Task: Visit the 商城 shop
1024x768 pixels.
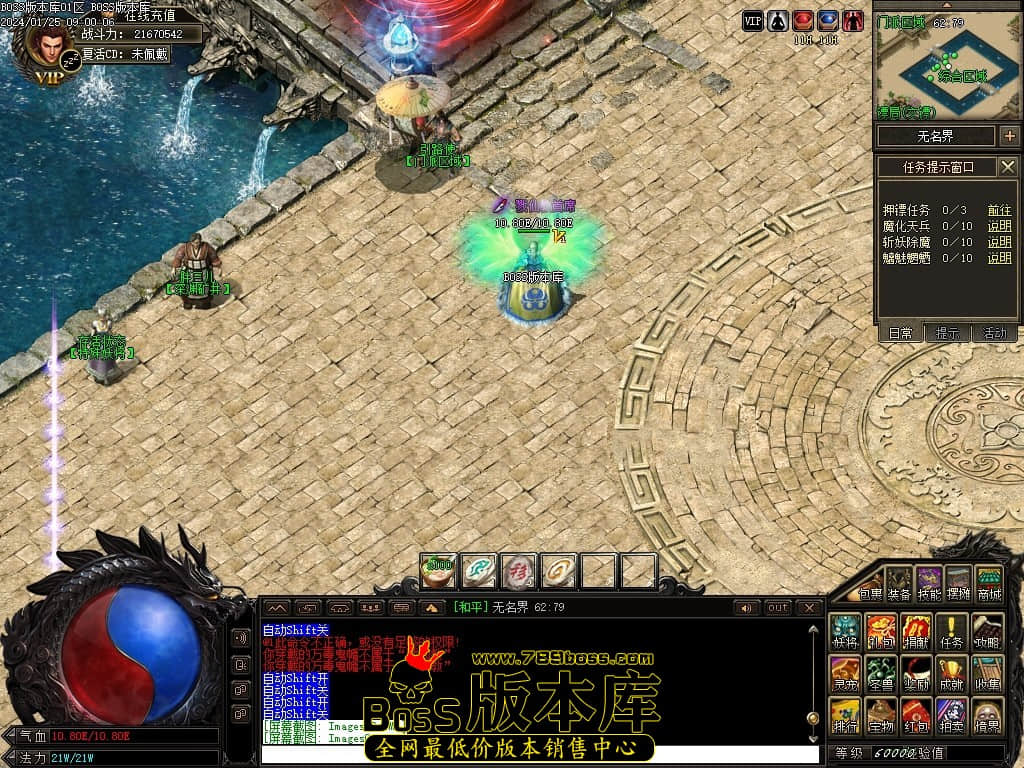Action: (989, 583)
